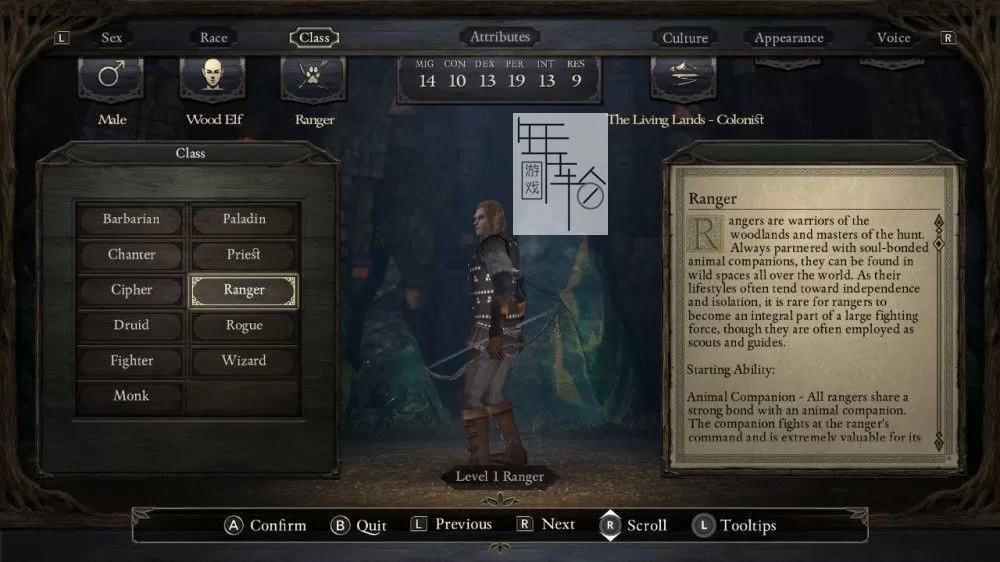Switch to the Culture tab

[x=685, y=38]
